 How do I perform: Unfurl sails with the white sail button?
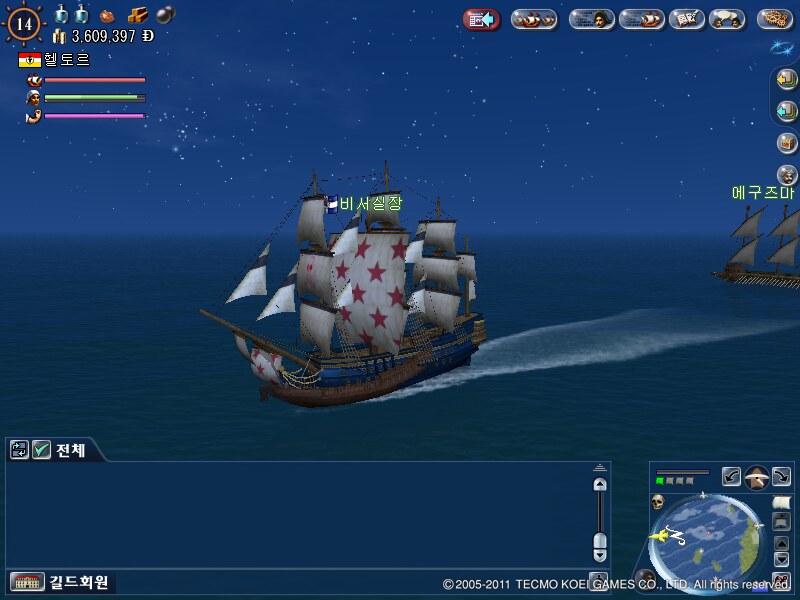782,501
